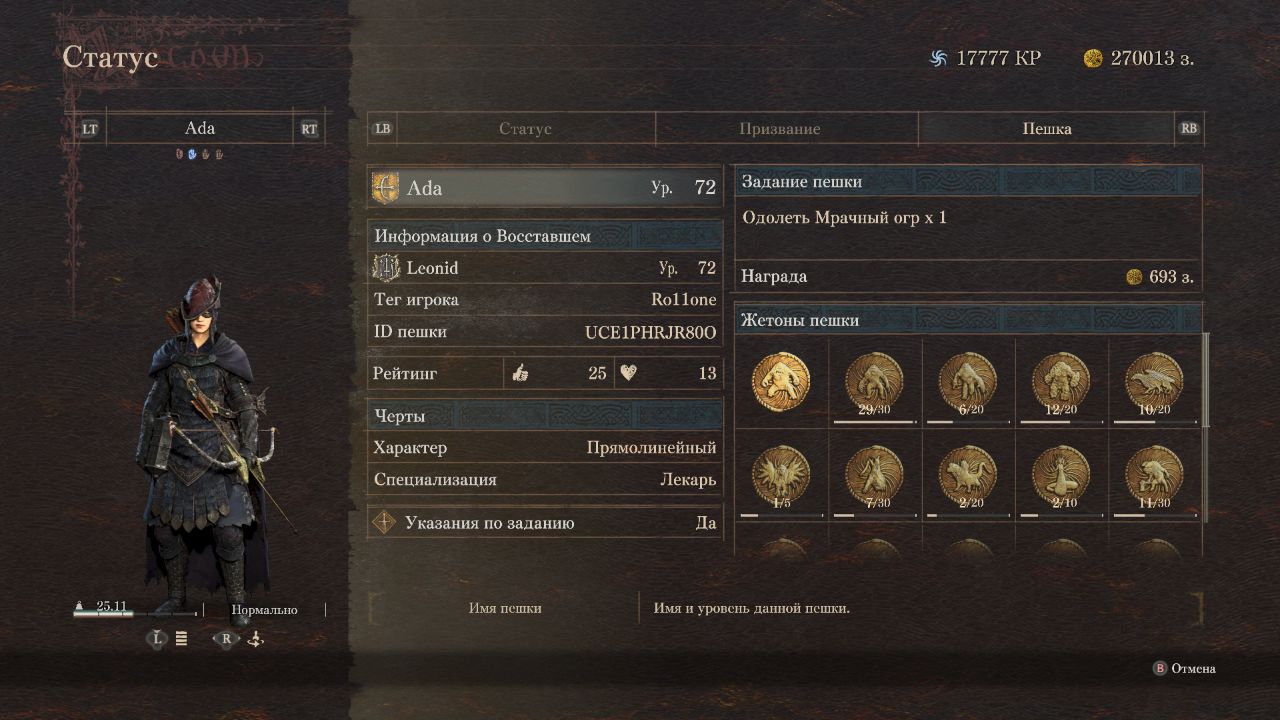Open the Призвание tab
1280x720 pixels.
[779, 129]
